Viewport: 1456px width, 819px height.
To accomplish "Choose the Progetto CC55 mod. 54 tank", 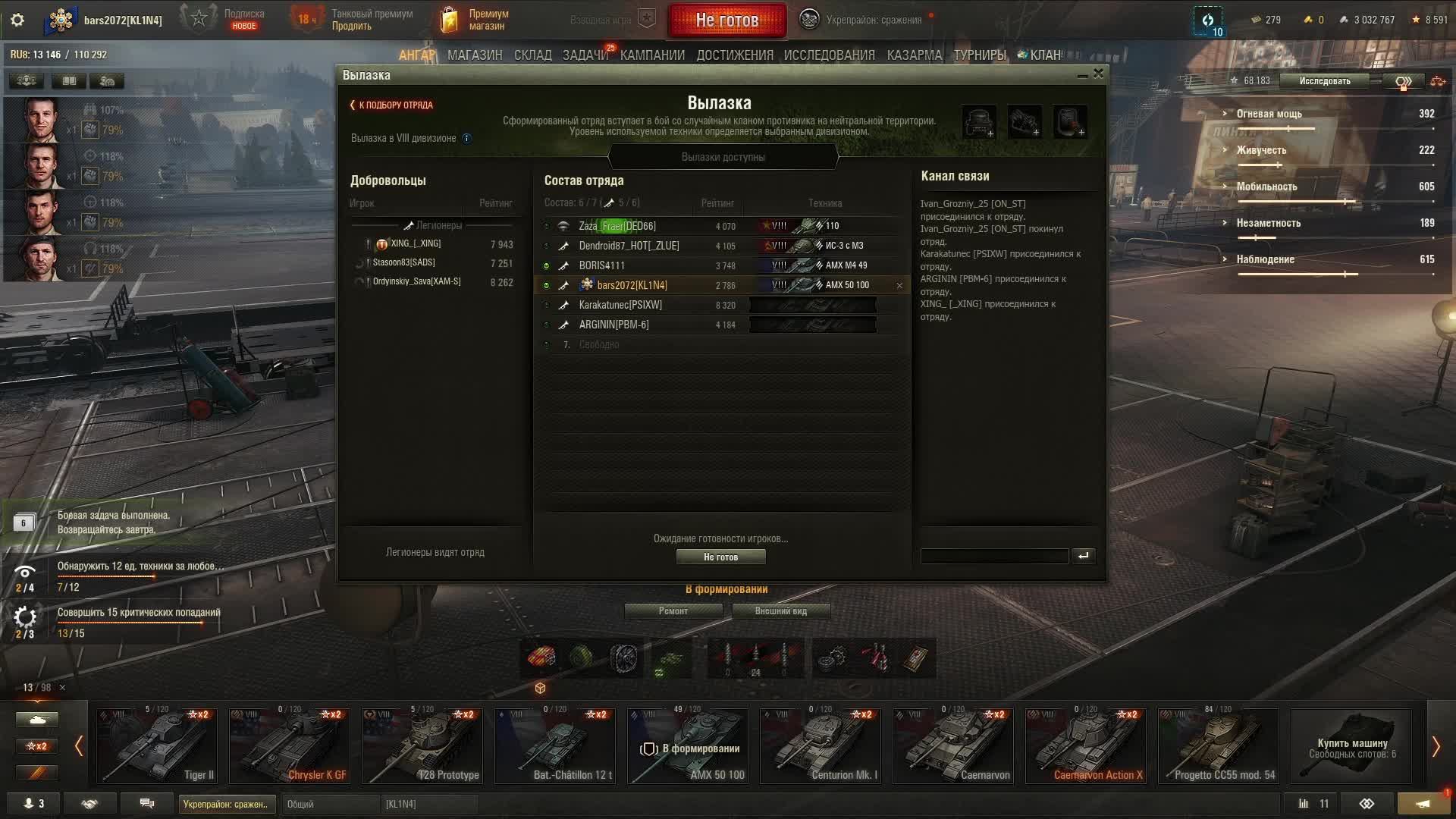I will coord(1218,746).
